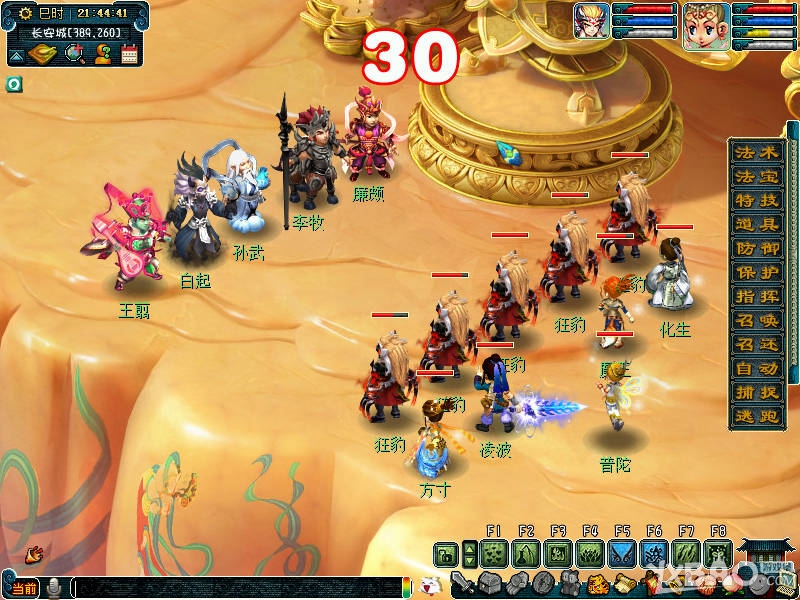The width and height of the screenshot is (800, 600).
Task: Activate 自动 (auto battle) command
Action: 757,369
